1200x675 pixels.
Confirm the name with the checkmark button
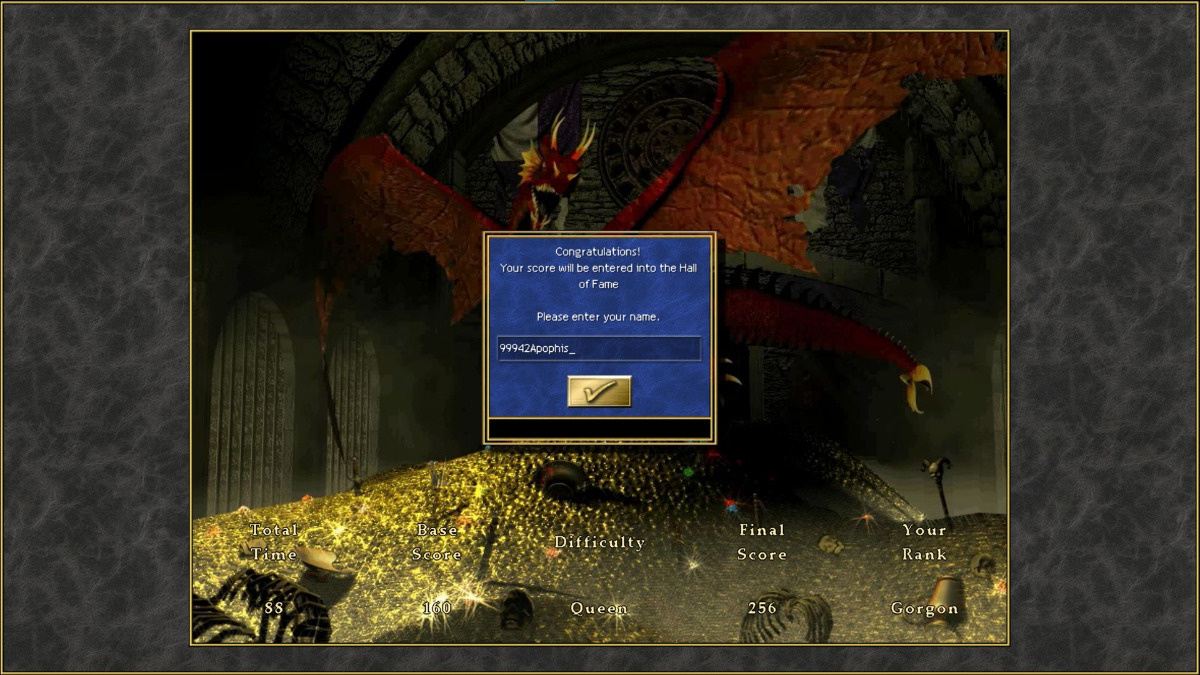(599, 391)
